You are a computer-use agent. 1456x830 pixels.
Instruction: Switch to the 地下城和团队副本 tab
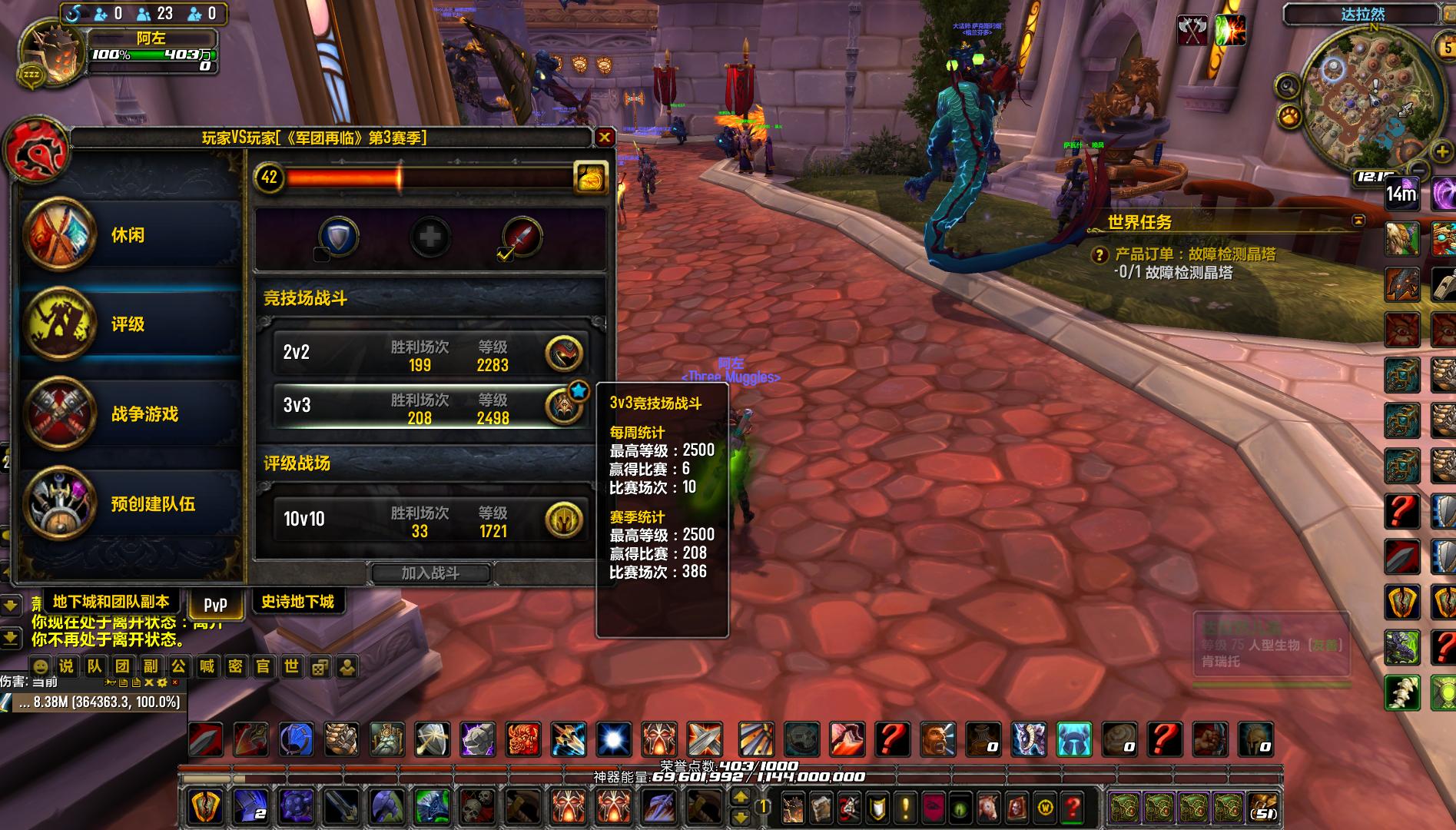[111, 602]
